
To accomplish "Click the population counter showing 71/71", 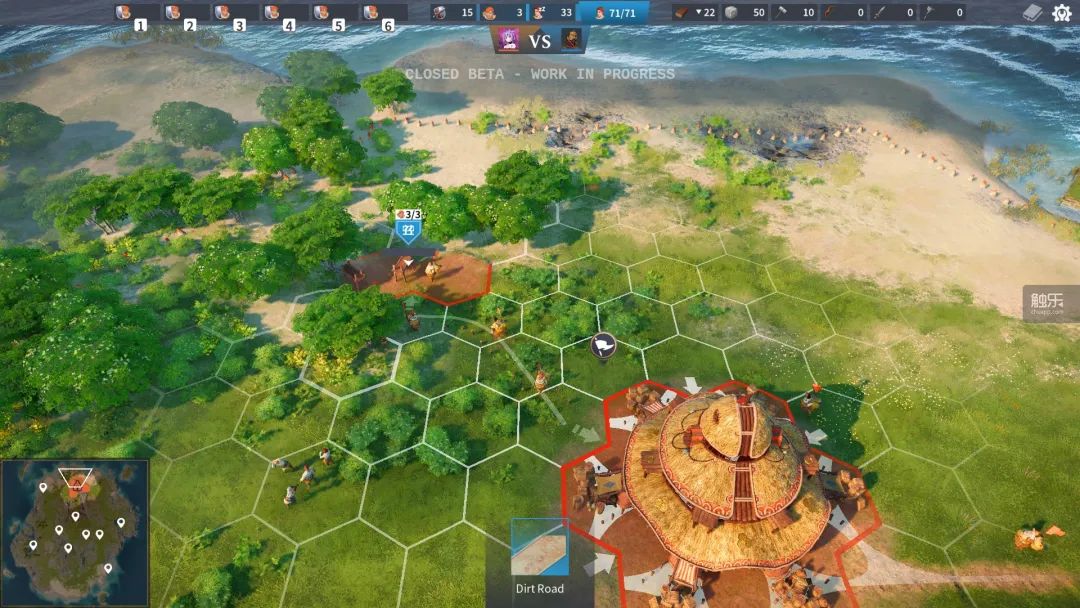I will pyautogui.click(x=614, y=13).
